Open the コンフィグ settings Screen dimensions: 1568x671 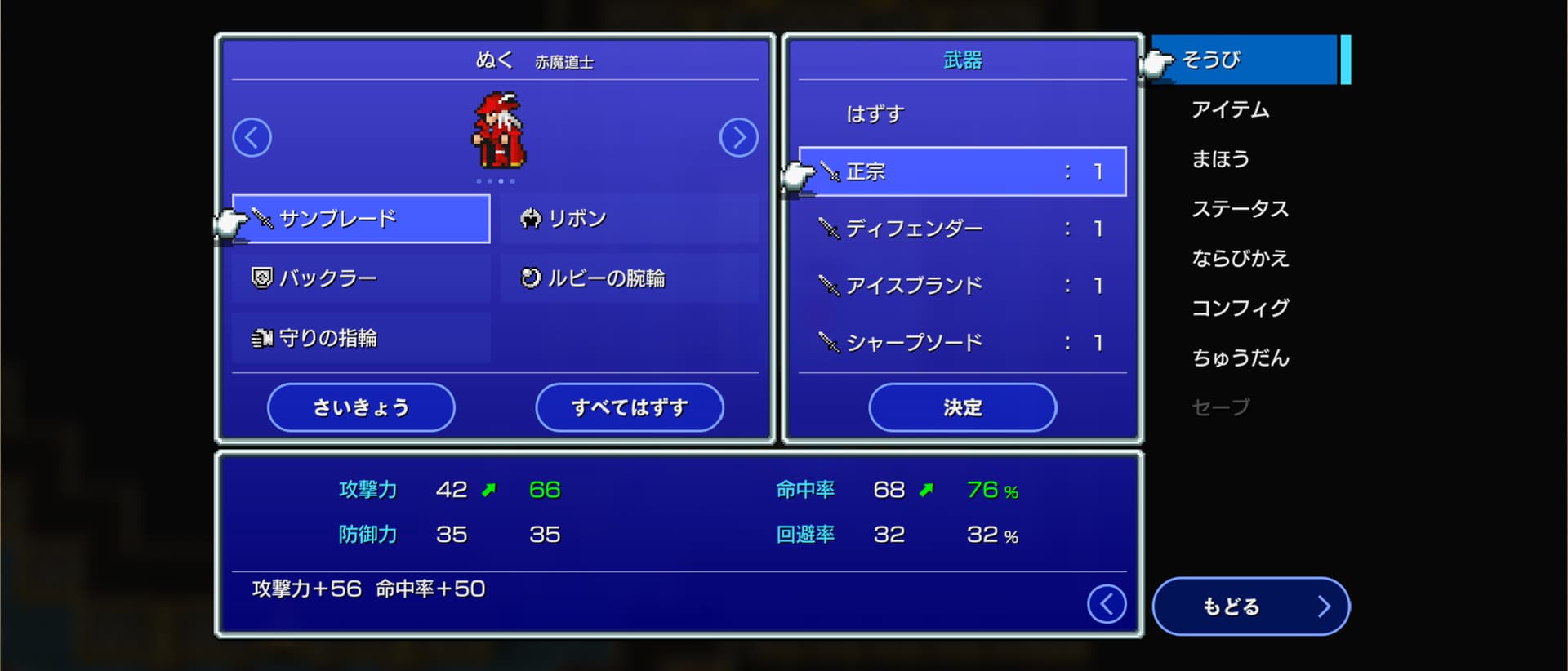pos(1240,308)
